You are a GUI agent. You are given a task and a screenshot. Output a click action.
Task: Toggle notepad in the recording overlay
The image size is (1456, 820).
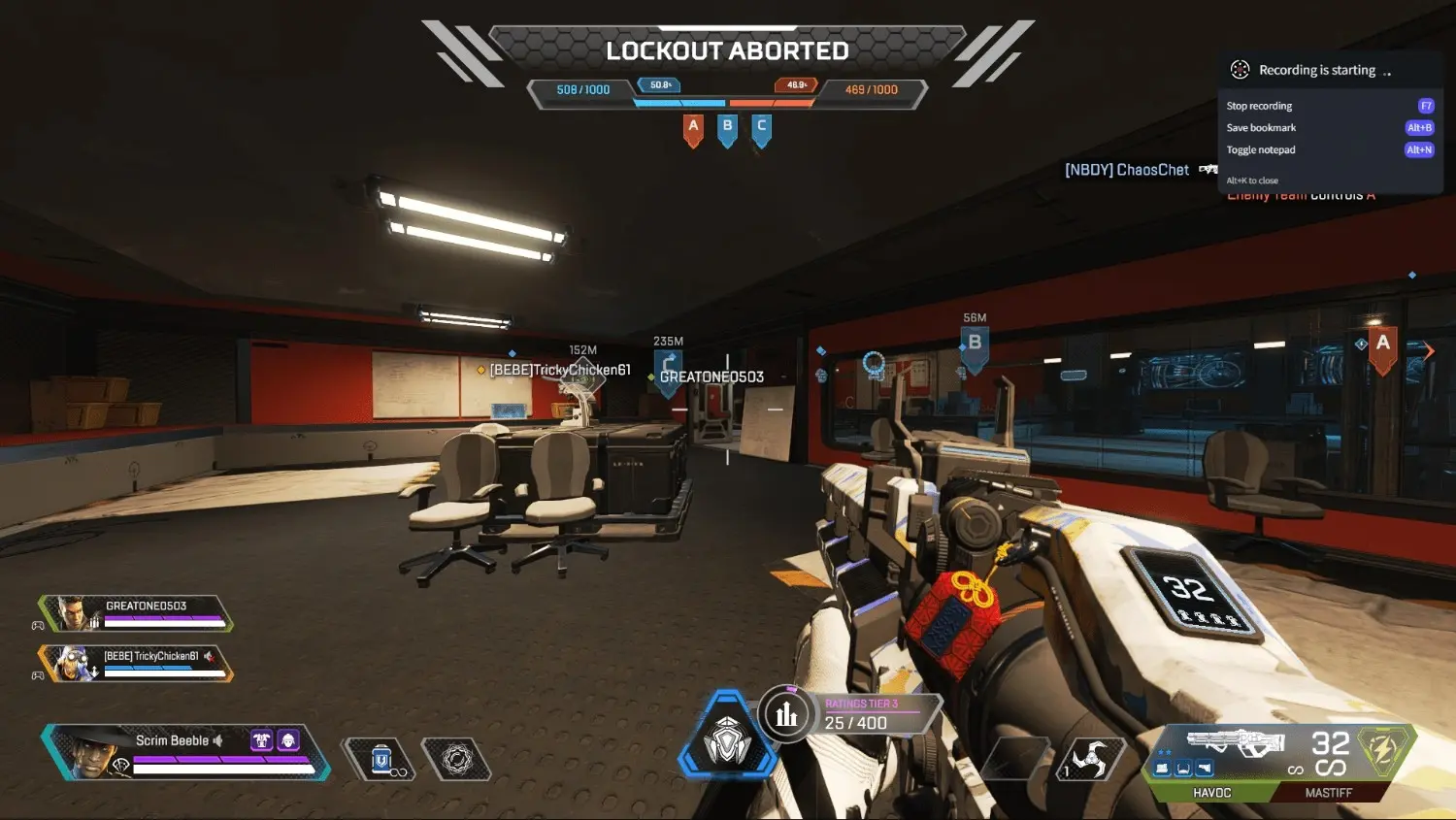(1261, 149)
